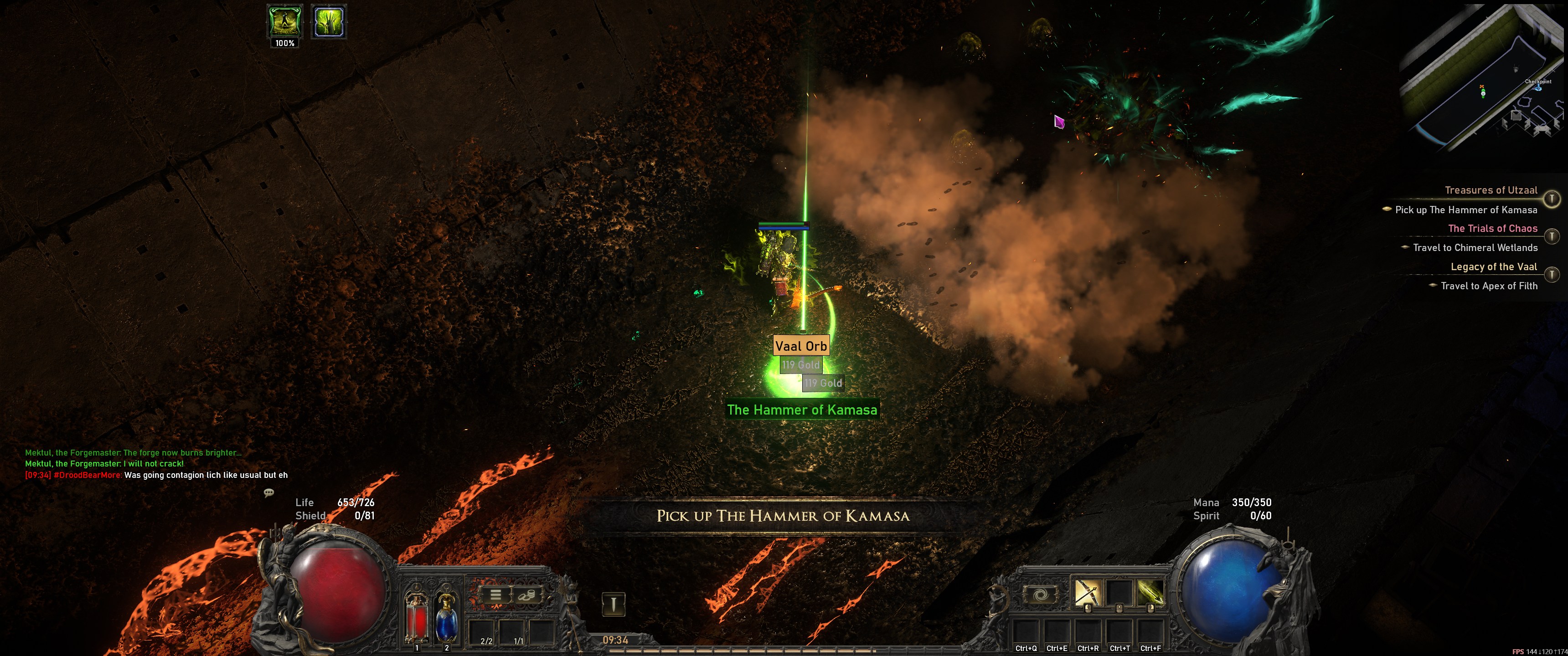Click the spiral portal button
The image size is (1568, 656).
(x=1040, y=594)
